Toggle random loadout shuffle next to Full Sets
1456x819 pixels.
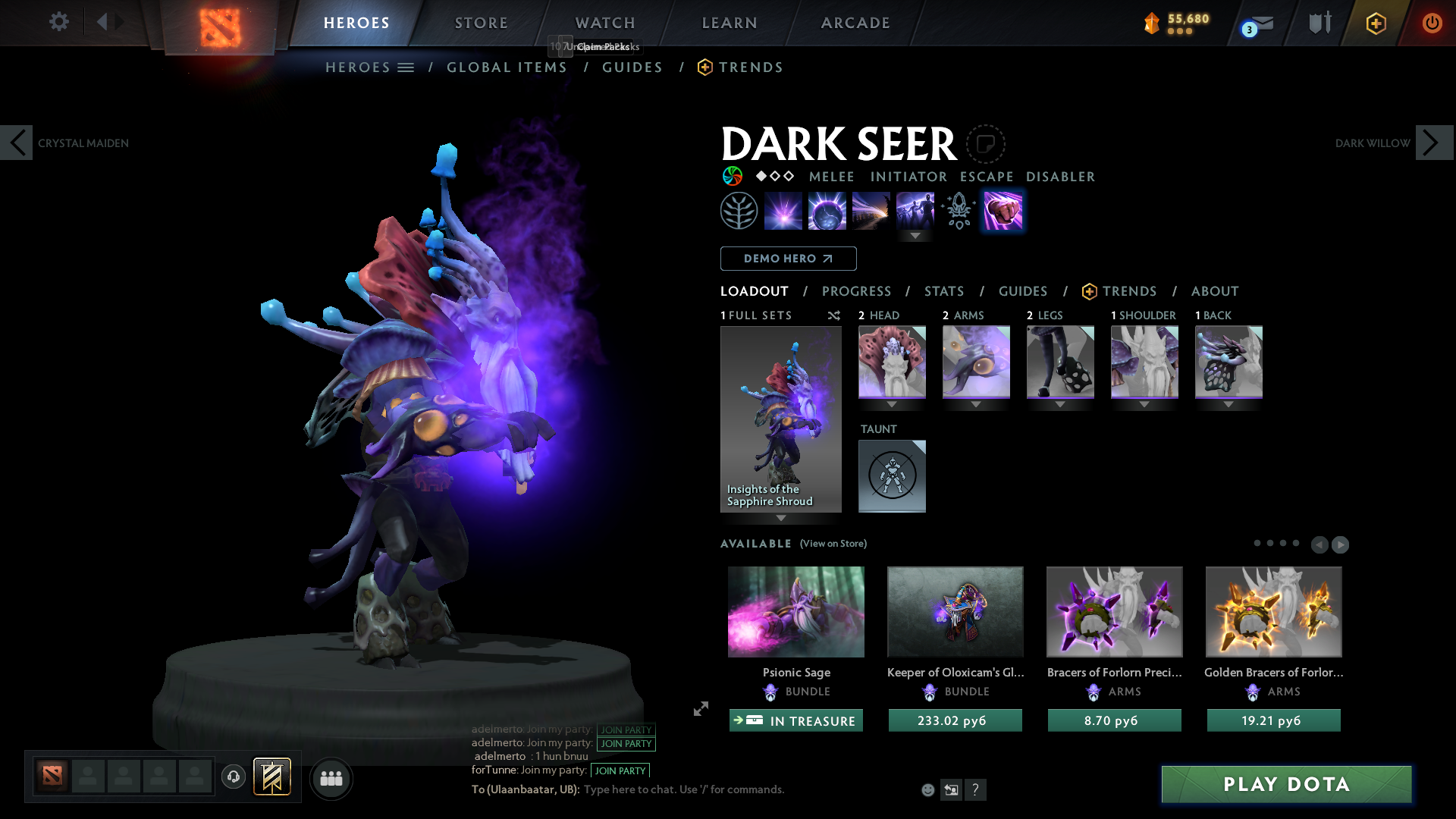tap(833, 315)
